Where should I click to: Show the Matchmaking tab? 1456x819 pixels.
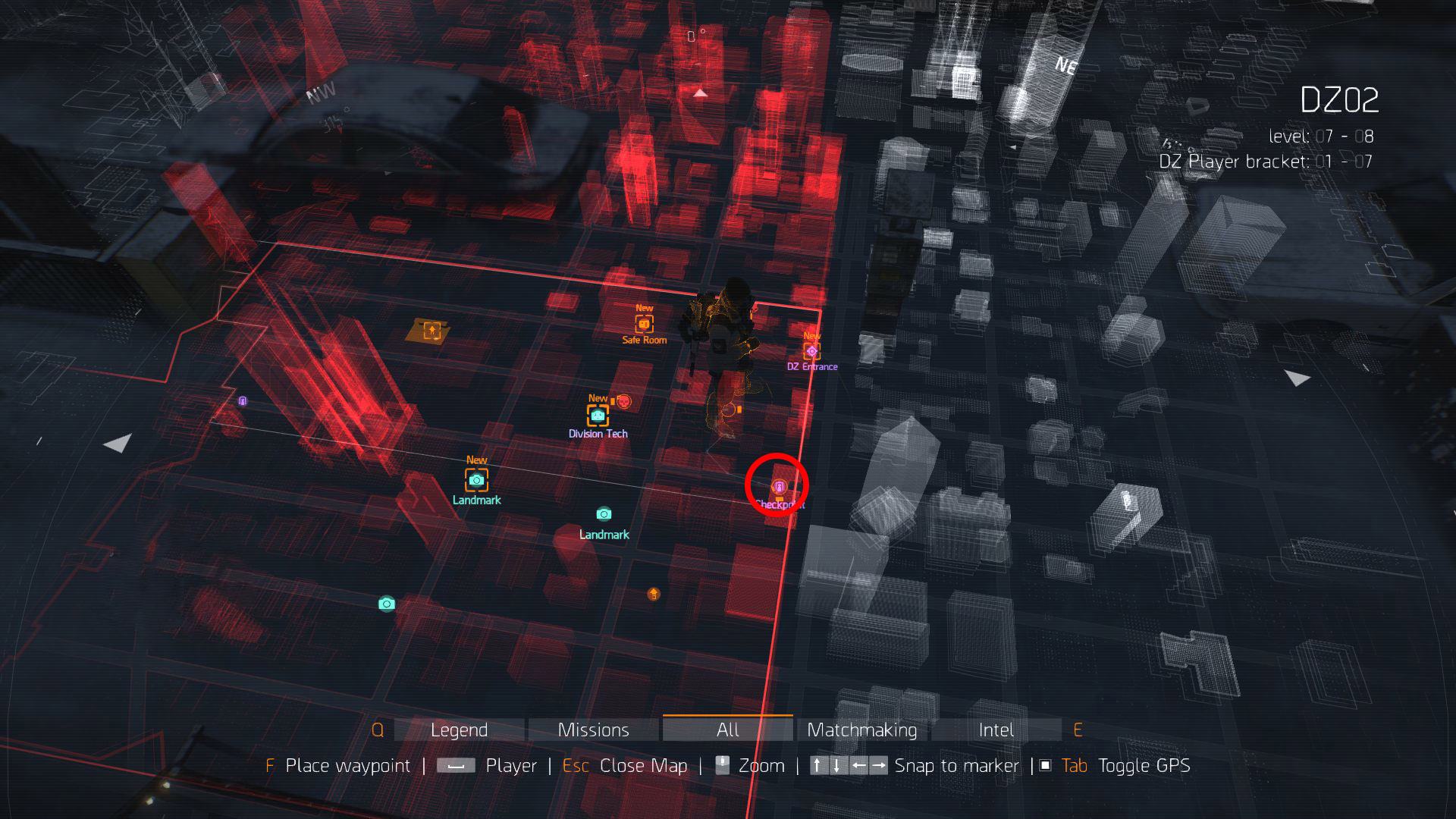tap(861, 730)
